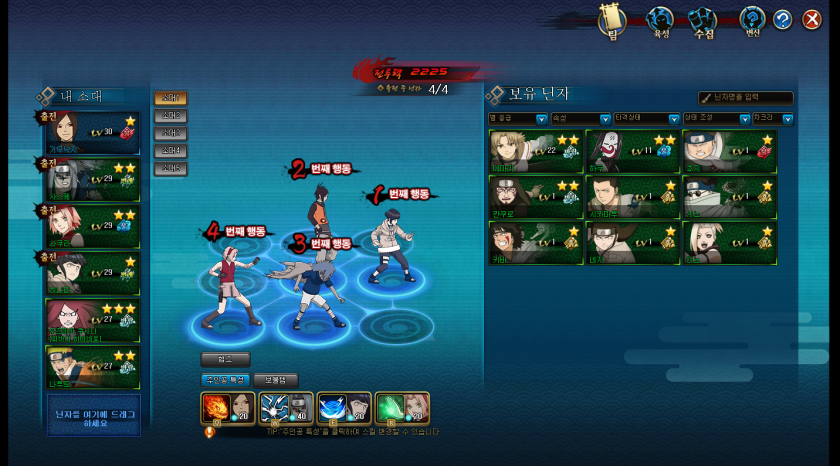This screenshot has height=466, width=840.
Task: Select Sakura in my squad list
Action: coord(92,226)
